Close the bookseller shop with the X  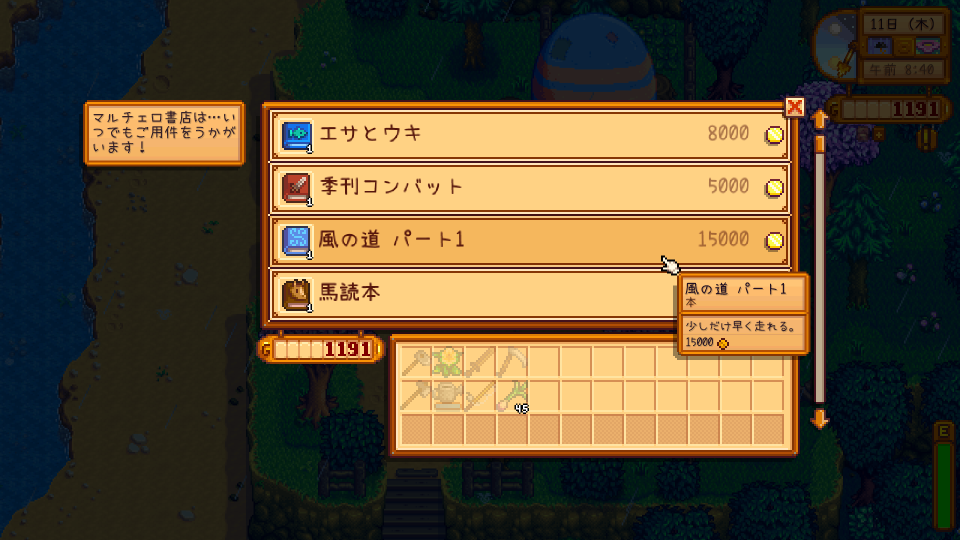[x=795, y=107]
